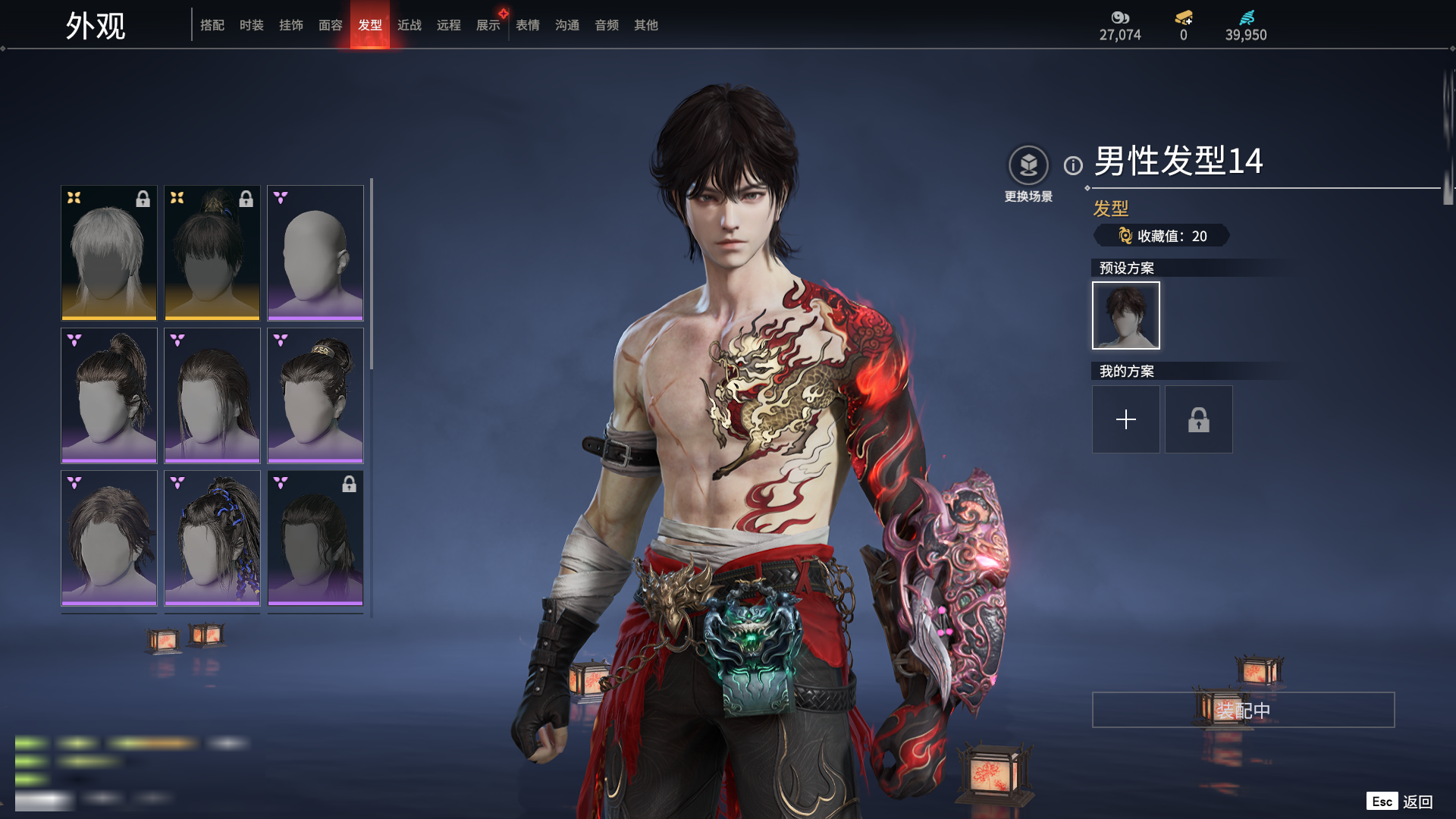The height and width of the screenshot is (819, 1456).
Task: Switch to the 搭配 tab
Action: [212, 25]
